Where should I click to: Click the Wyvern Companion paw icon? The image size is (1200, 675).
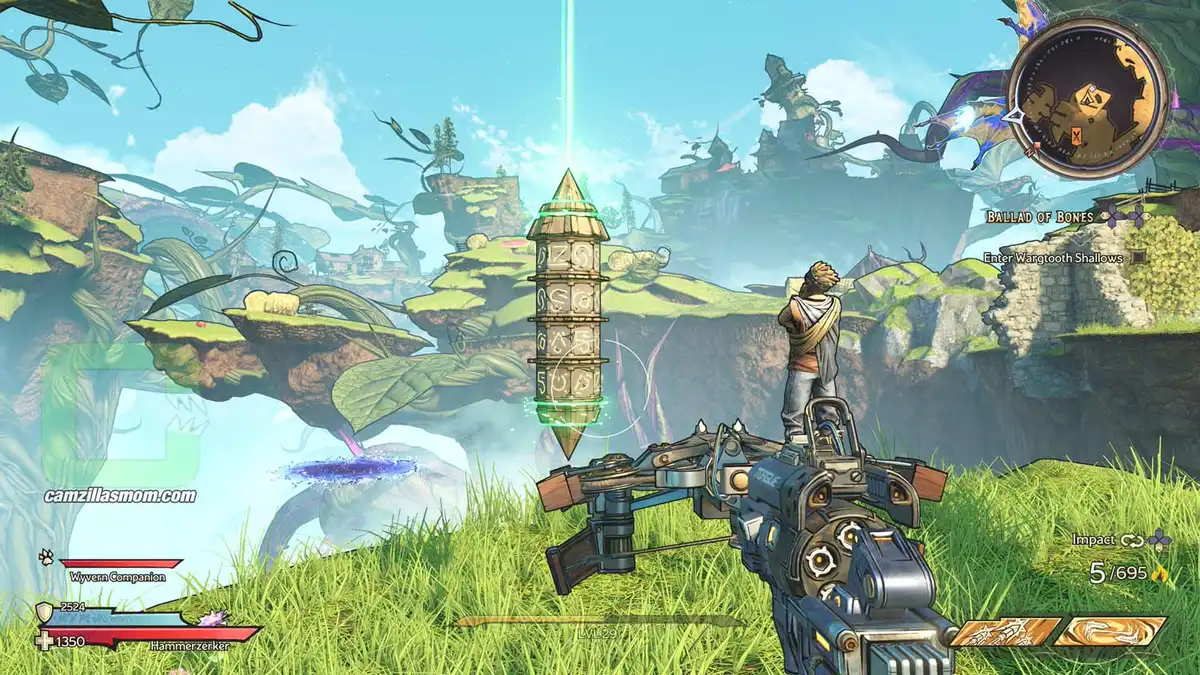click(46, 556)
